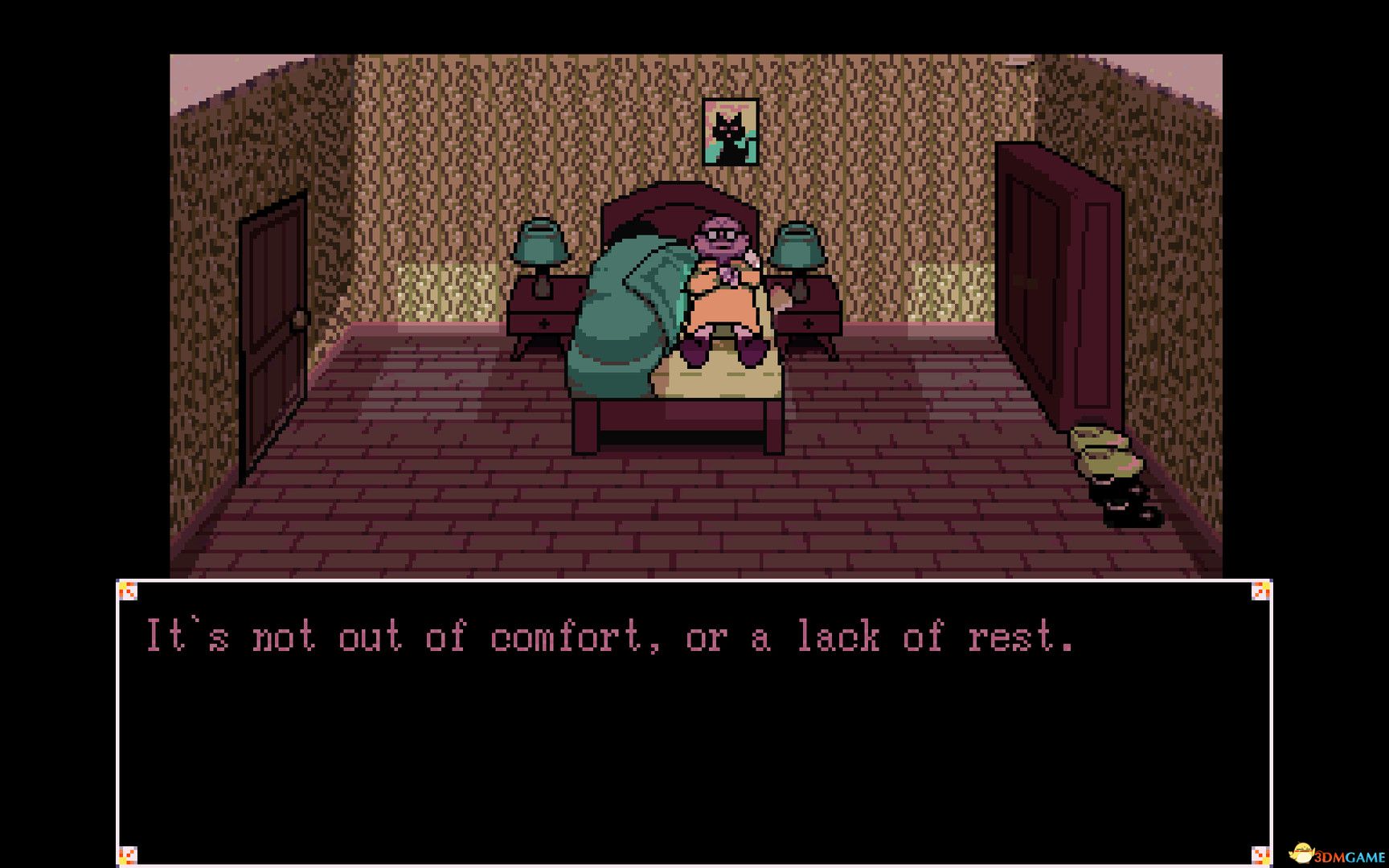Click the top-right corner ornament of dialogue box
1389x868 pixels.
(x=1259, y=589)
